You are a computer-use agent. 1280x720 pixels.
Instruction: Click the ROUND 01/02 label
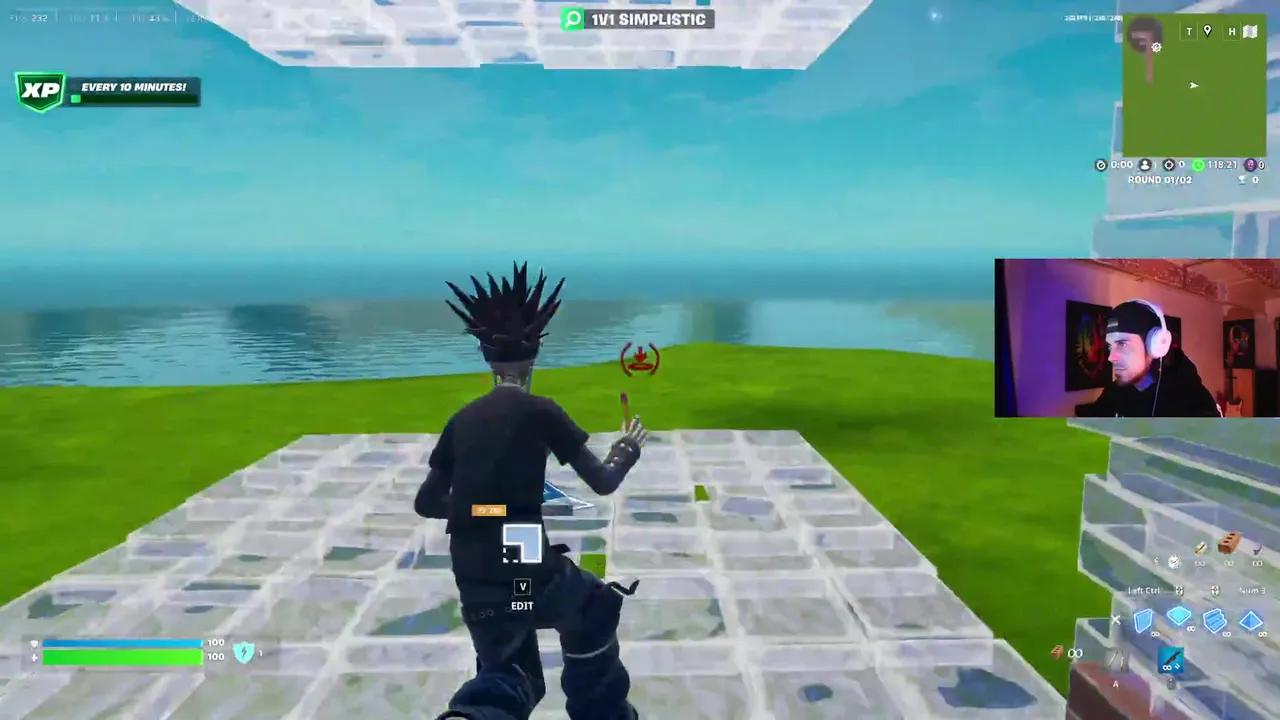coord(1159,179)
